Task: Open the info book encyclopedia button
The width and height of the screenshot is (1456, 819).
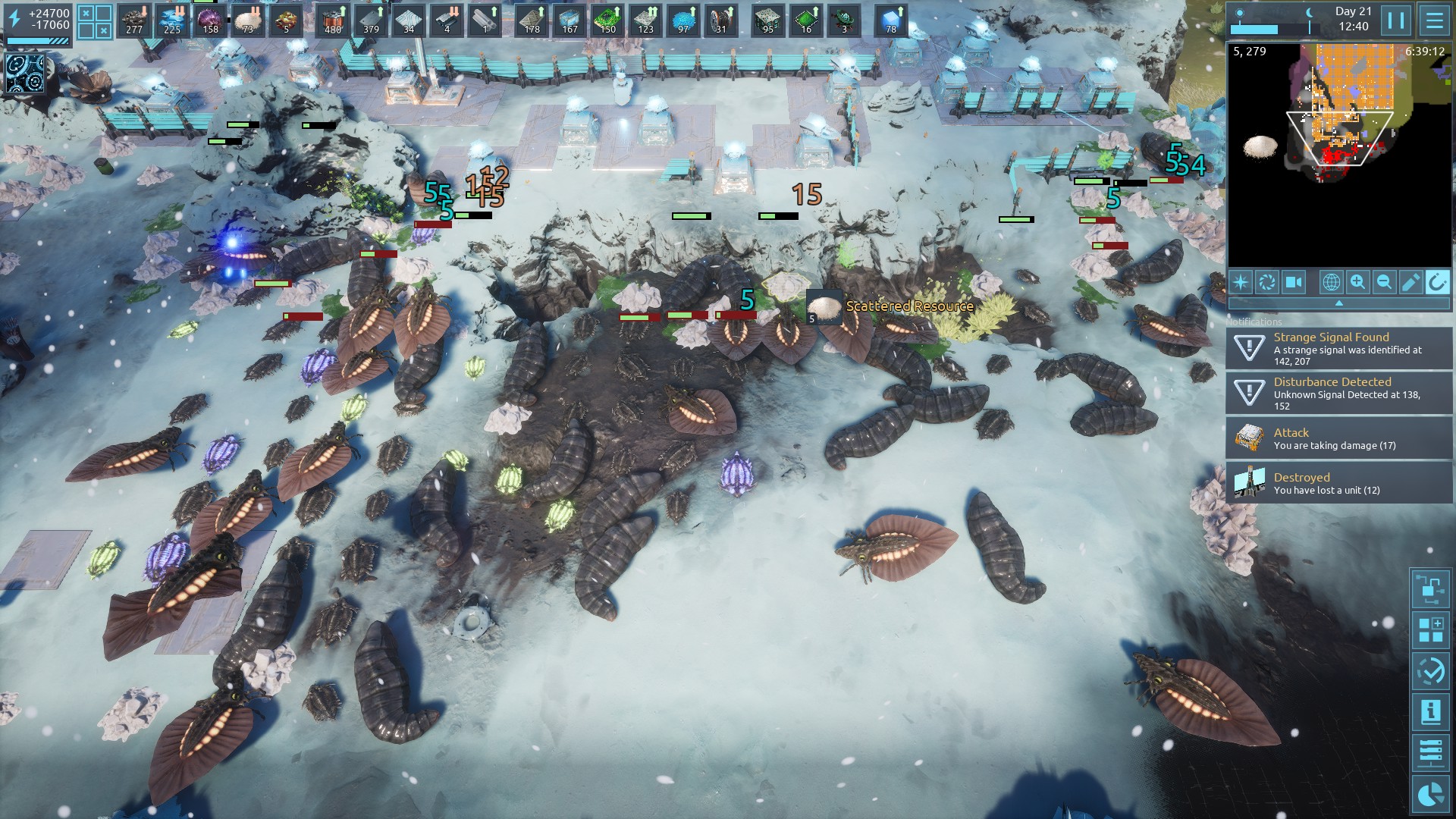Action: point(1430,712)
